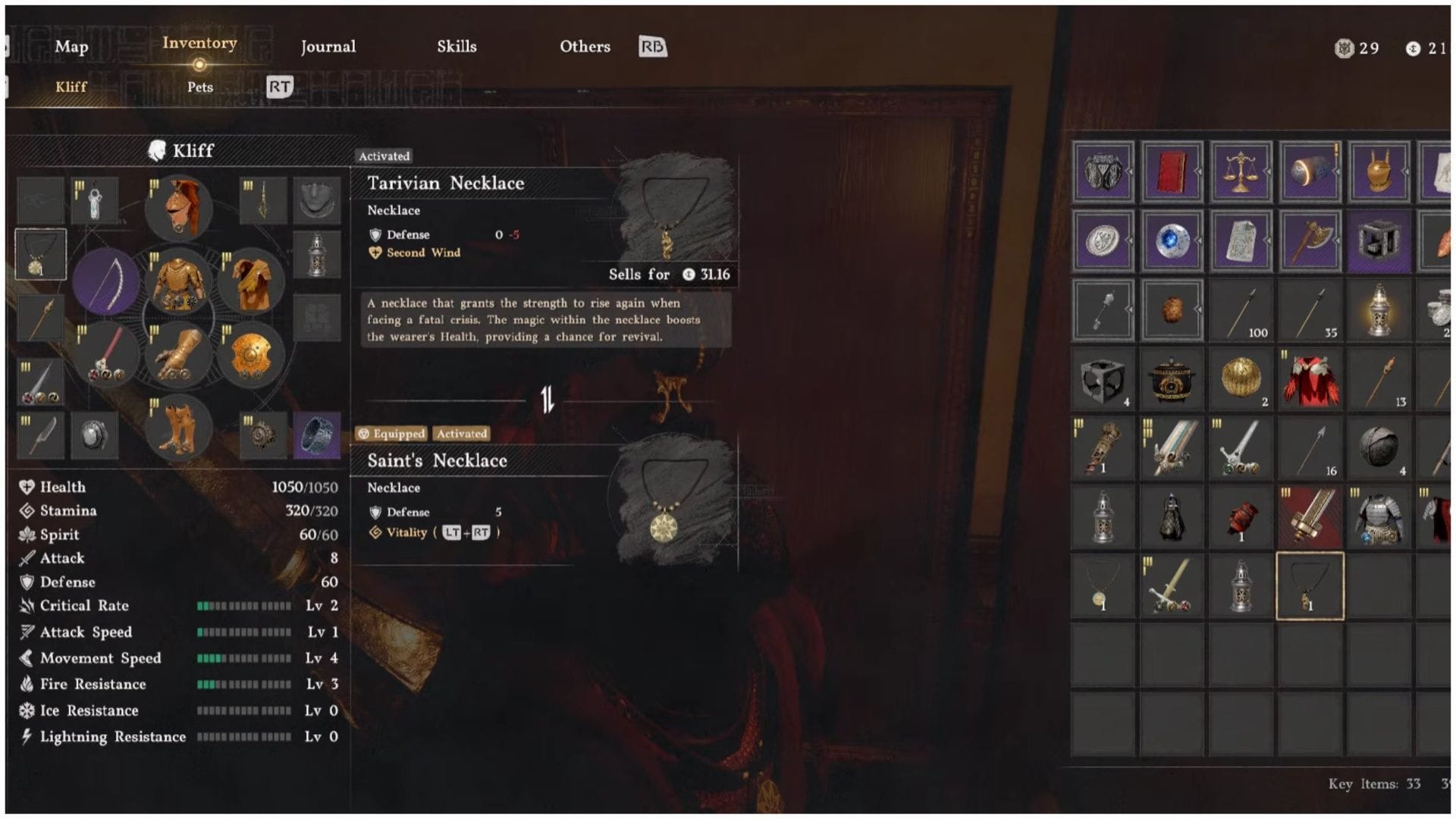
Task: Select the golden gauntlets slot
Action: coord(179,355)
